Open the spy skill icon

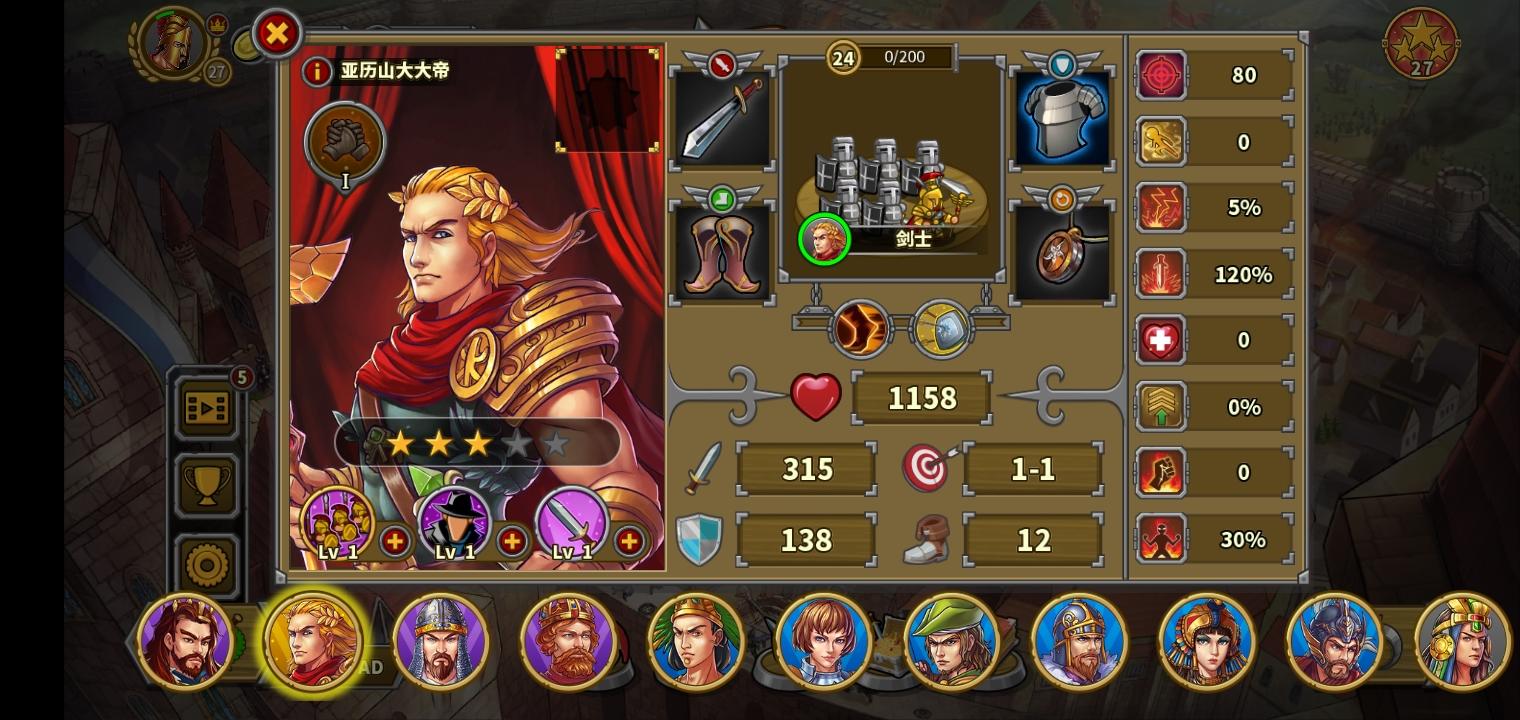click(x=455, y=520)
